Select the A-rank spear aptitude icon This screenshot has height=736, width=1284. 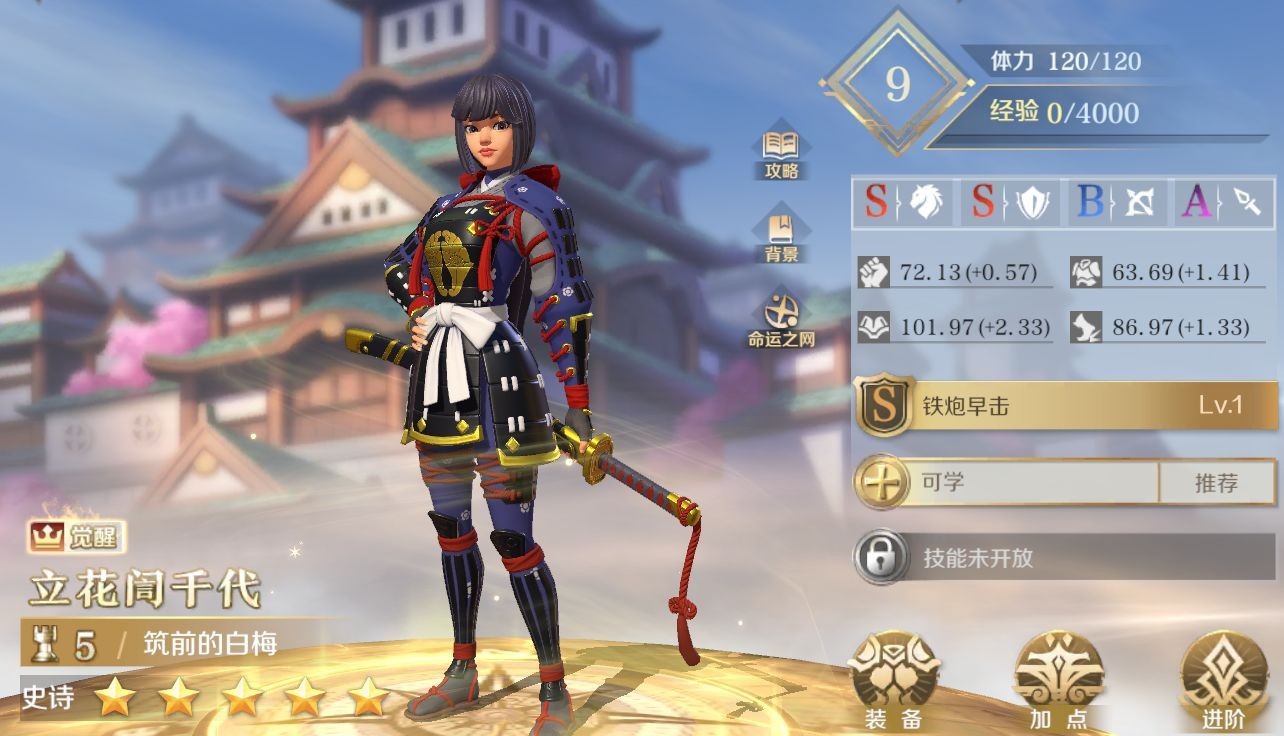coord(1223,203)
